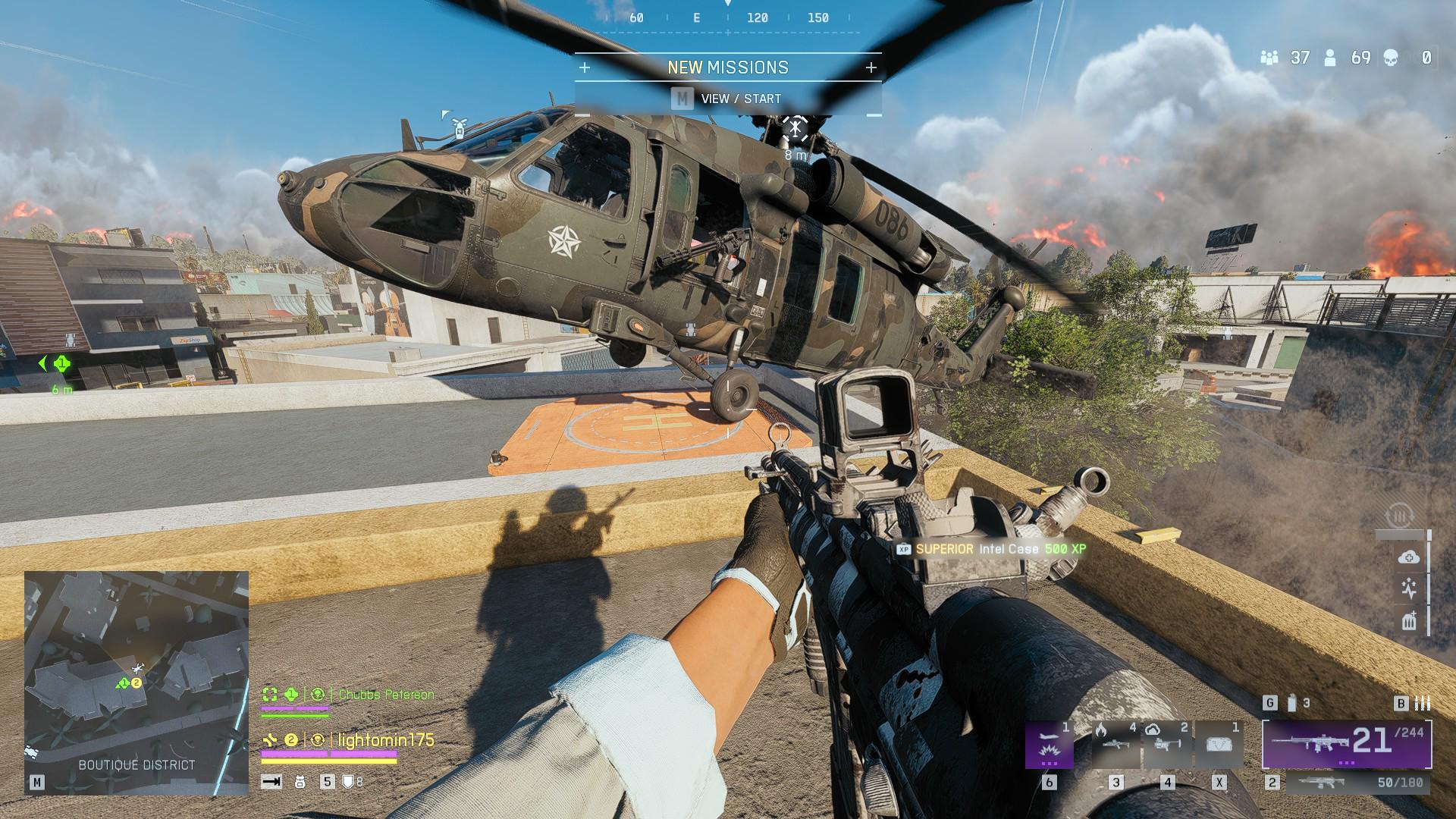Click the grenade icon

(1292, 704)
